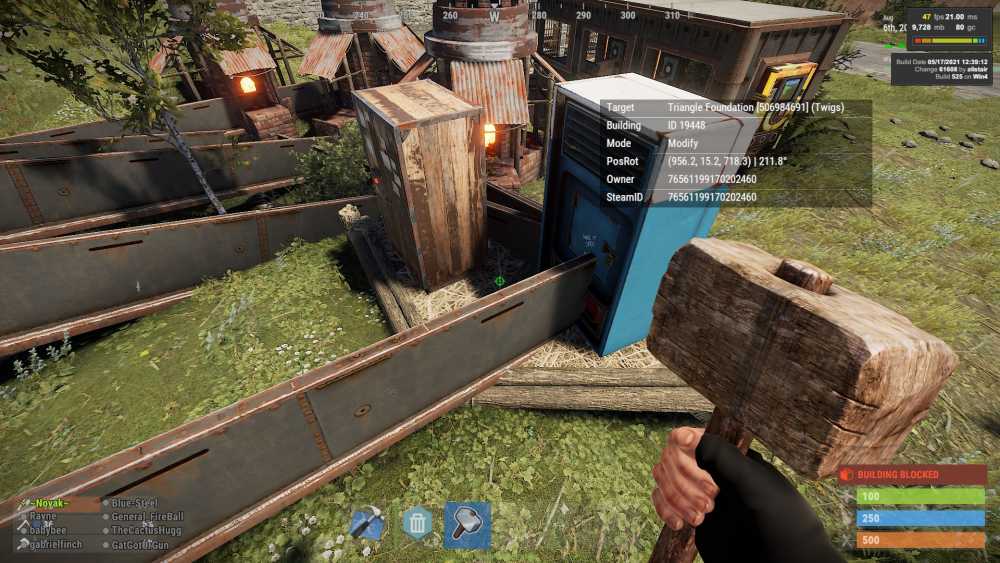Choose babybee from the team list

[49, 531]
